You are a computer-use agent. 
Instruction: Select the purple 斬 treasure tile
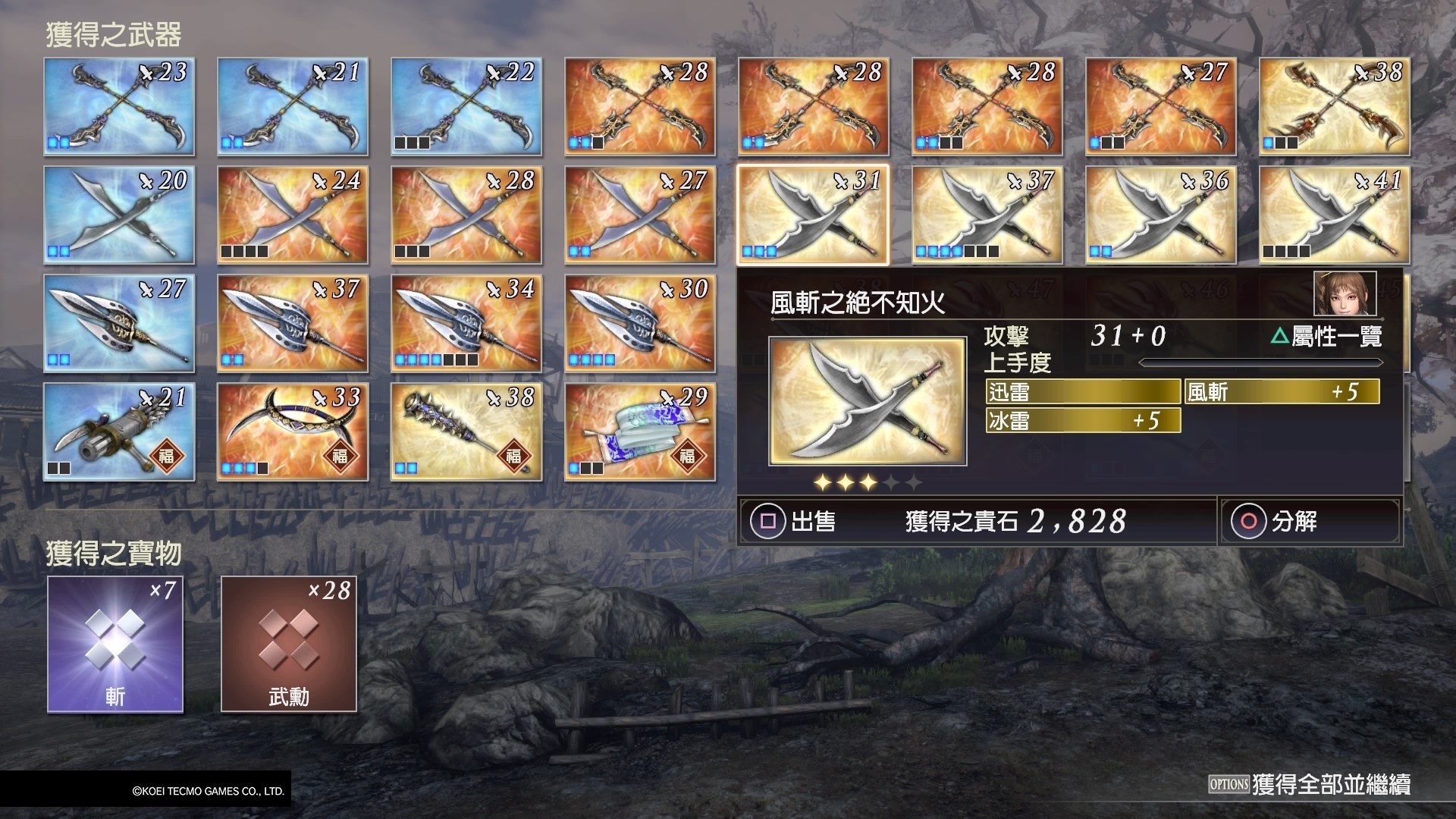115,645
